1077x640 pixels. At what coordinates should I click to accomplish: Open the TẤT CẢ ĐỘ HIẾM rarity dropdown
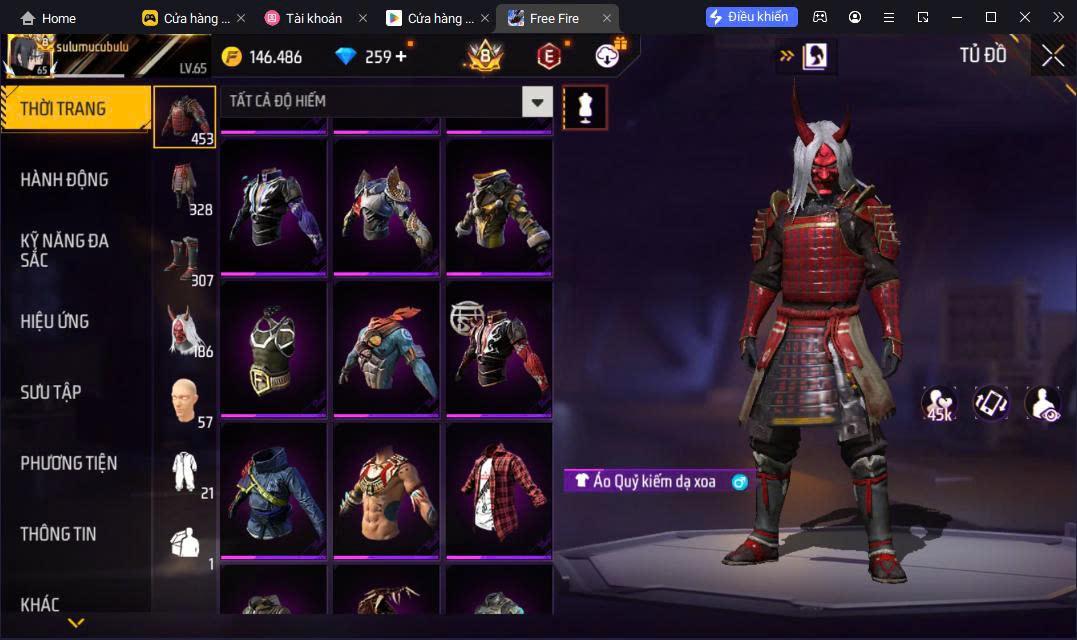point(538,102)
